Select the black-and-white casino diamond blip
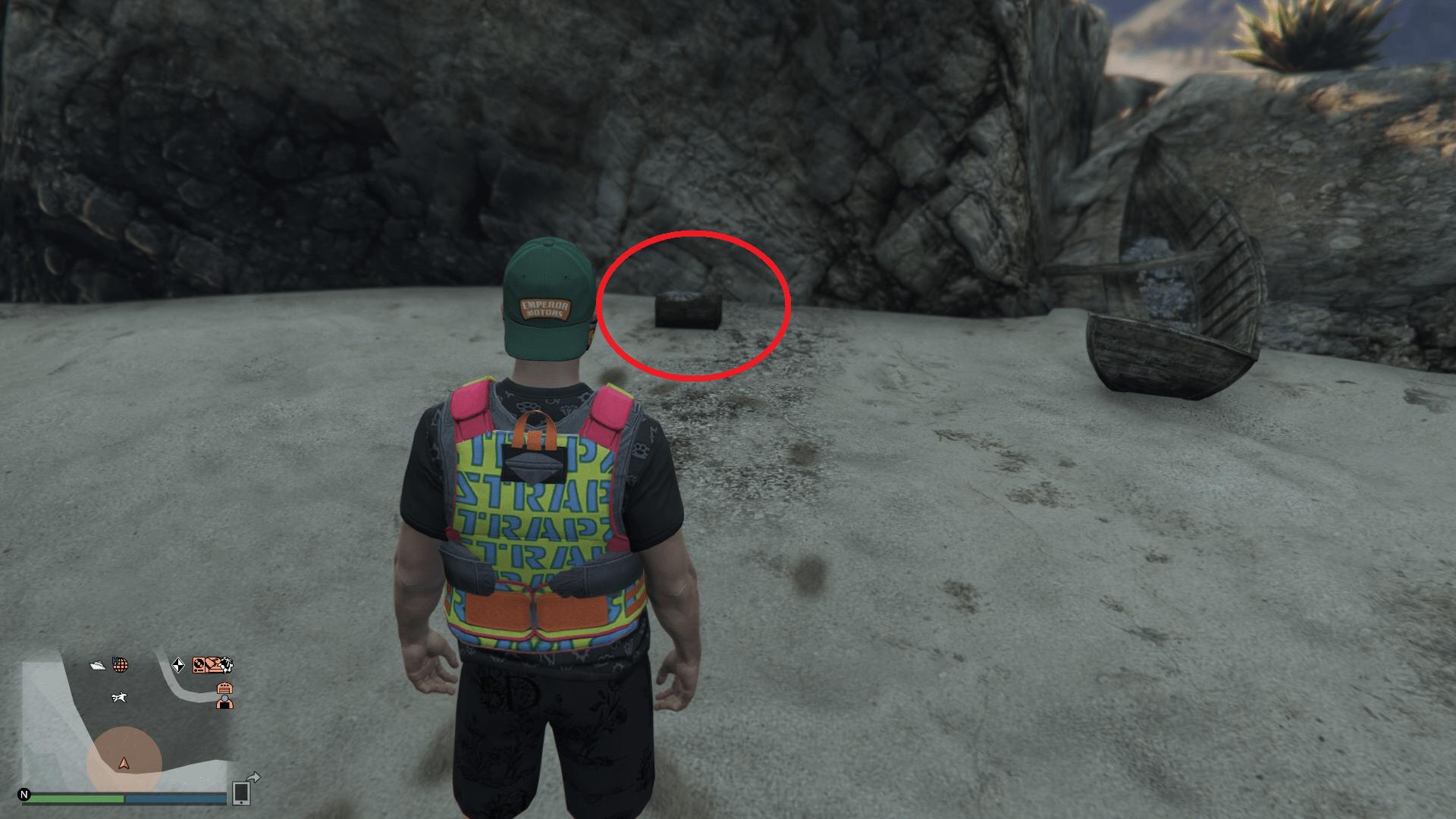1456x819 pixels. tap(179, 666)
